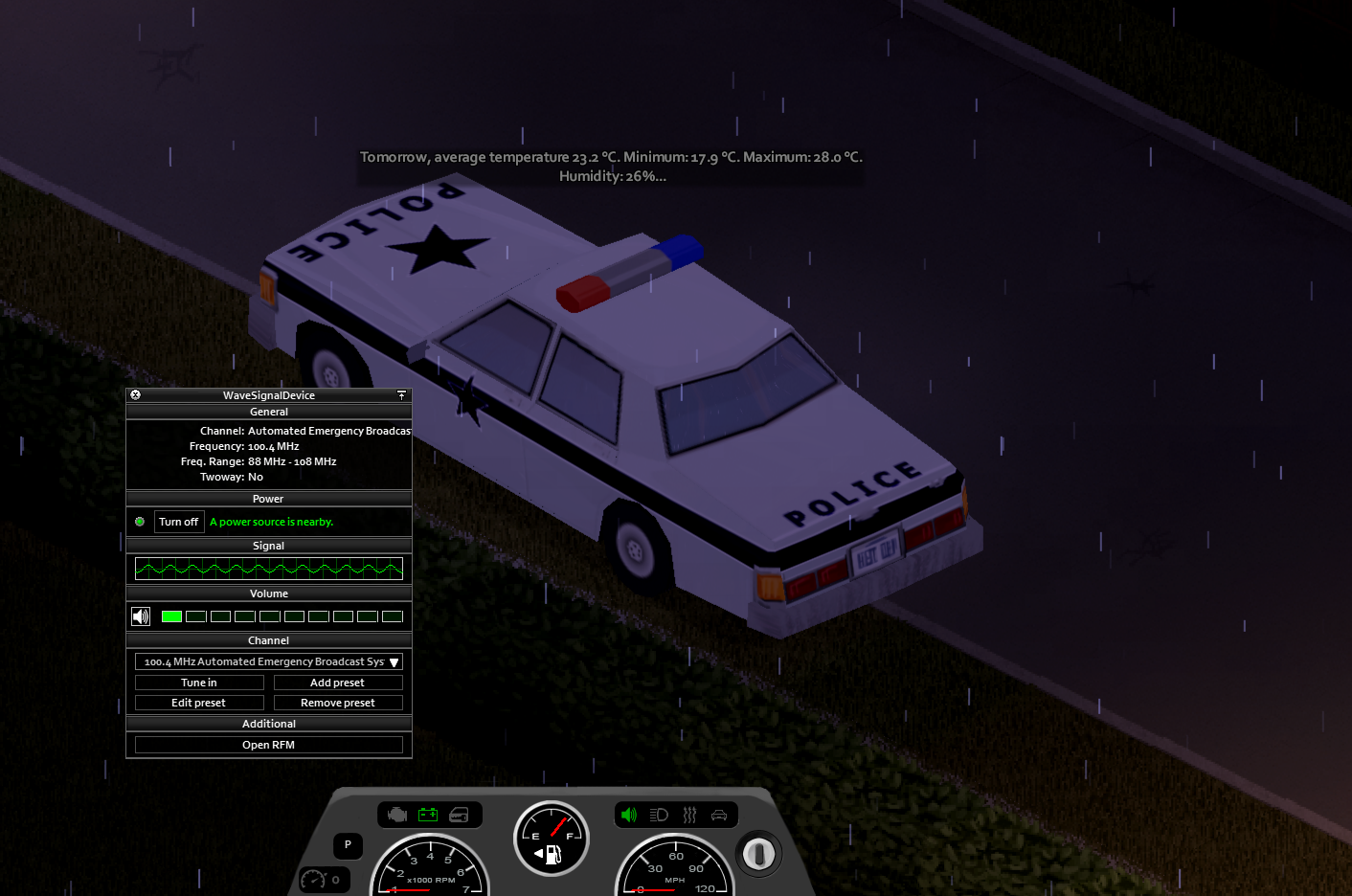This screenshot has width=1352, height=896.
Task: Toggle the vehicle headlights icon
Action: click(659, 815)
